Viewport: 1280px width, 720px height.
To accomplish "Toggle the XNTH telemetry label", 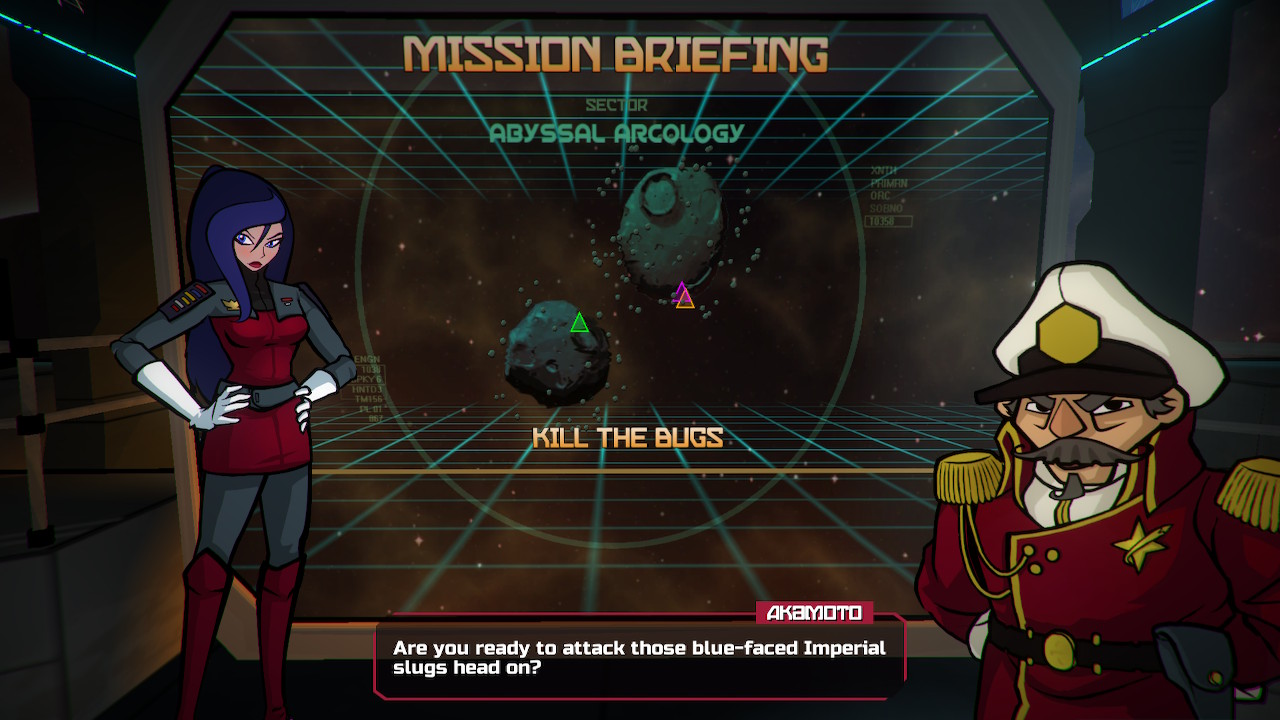I will pyautogui.click(x=885, y=170).
